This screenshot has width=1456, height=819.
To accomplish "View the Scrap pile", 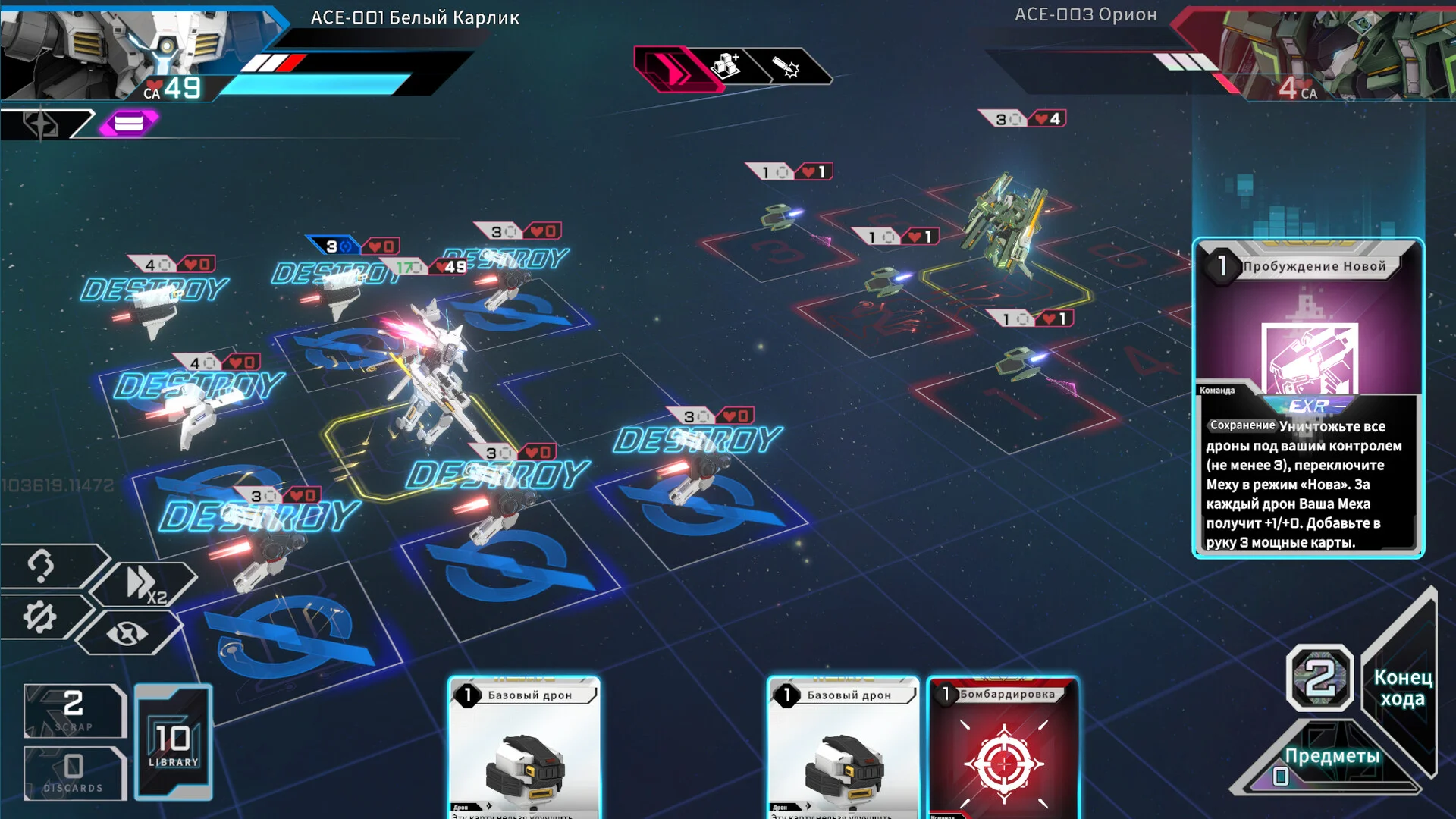I will pos(74,711).
